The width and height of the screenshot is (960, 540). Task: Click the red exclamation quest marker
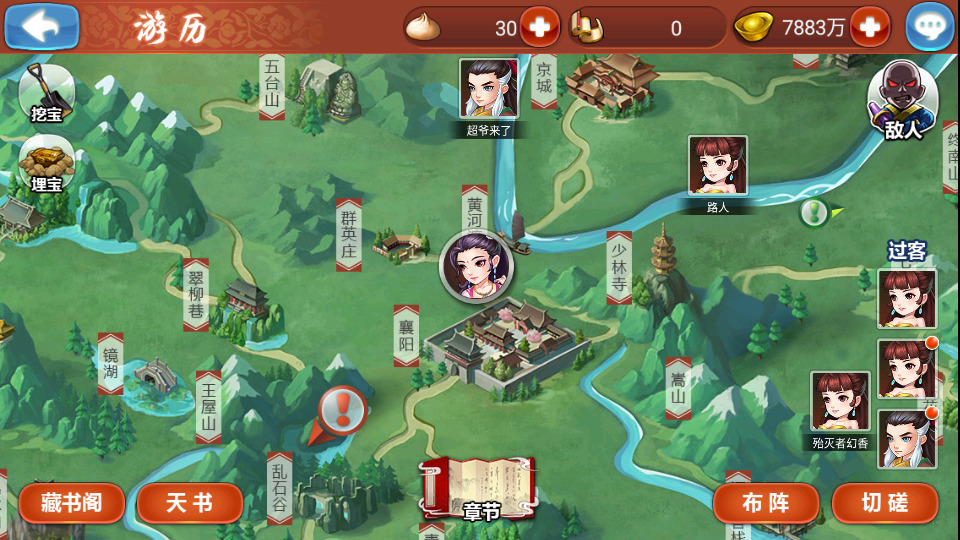(342, 408)
